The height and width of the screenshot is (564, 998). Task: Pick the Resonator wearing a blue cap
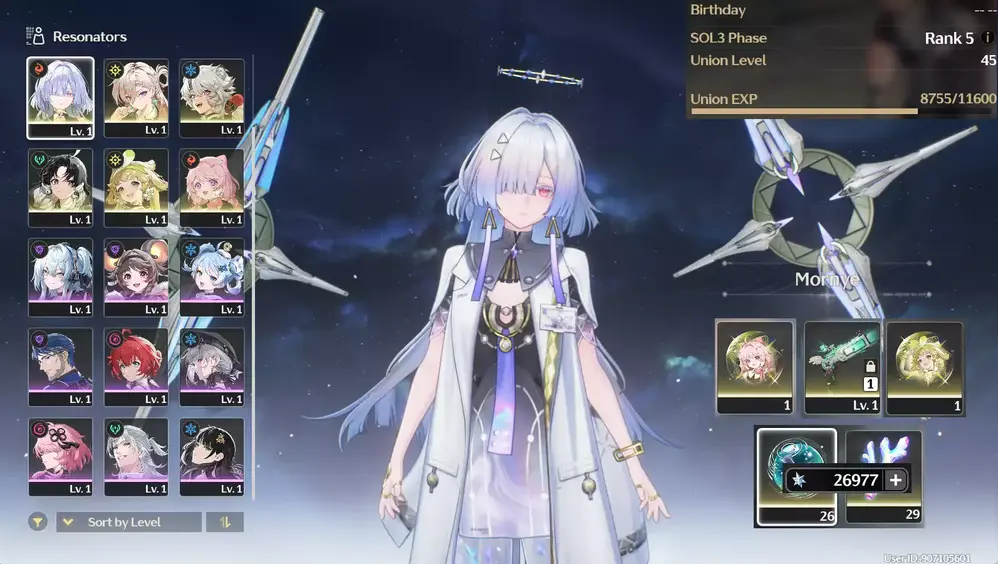click(60, 366)
